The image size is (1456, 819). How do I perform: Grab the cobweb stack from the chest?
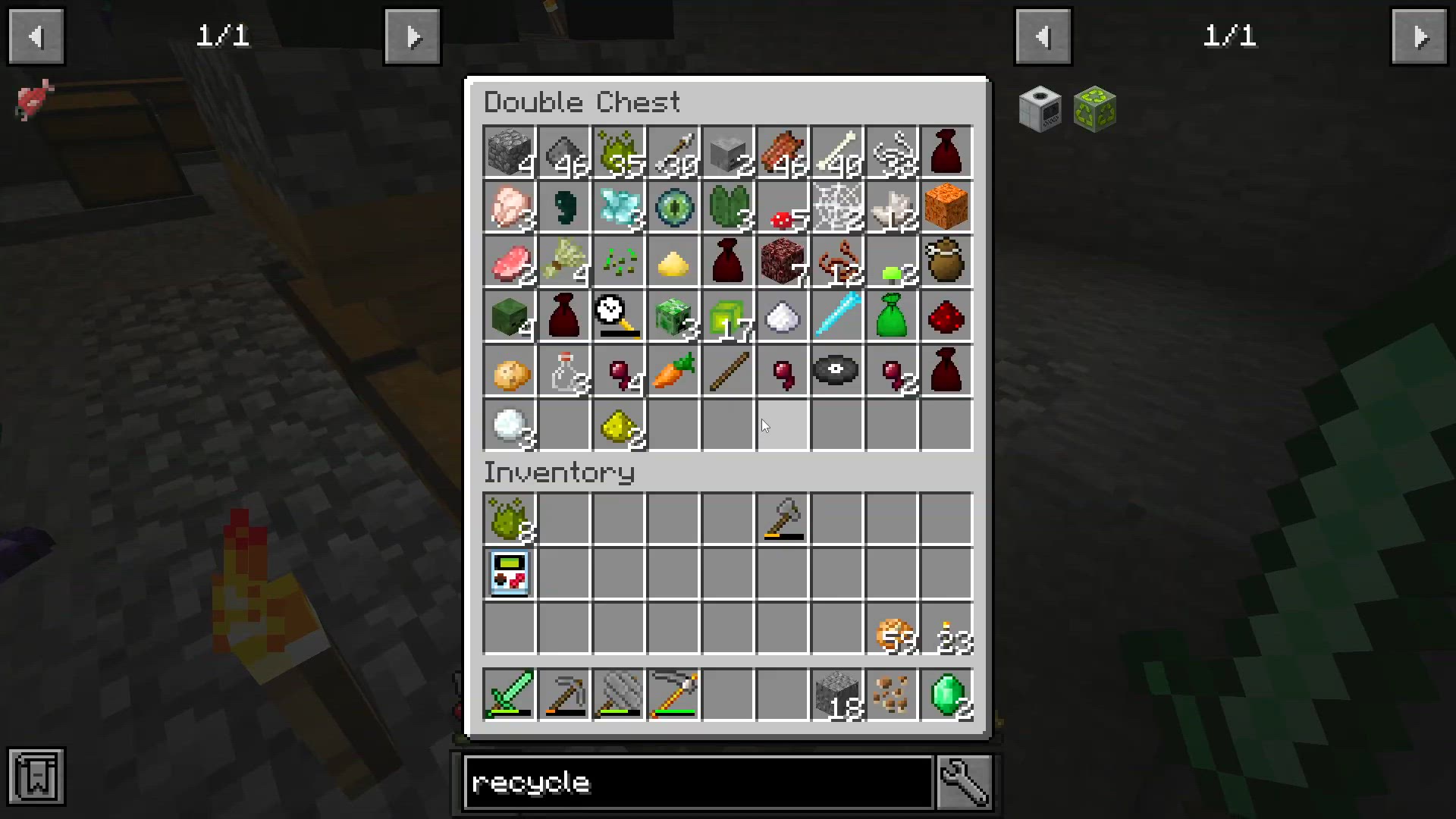(837, 206)
